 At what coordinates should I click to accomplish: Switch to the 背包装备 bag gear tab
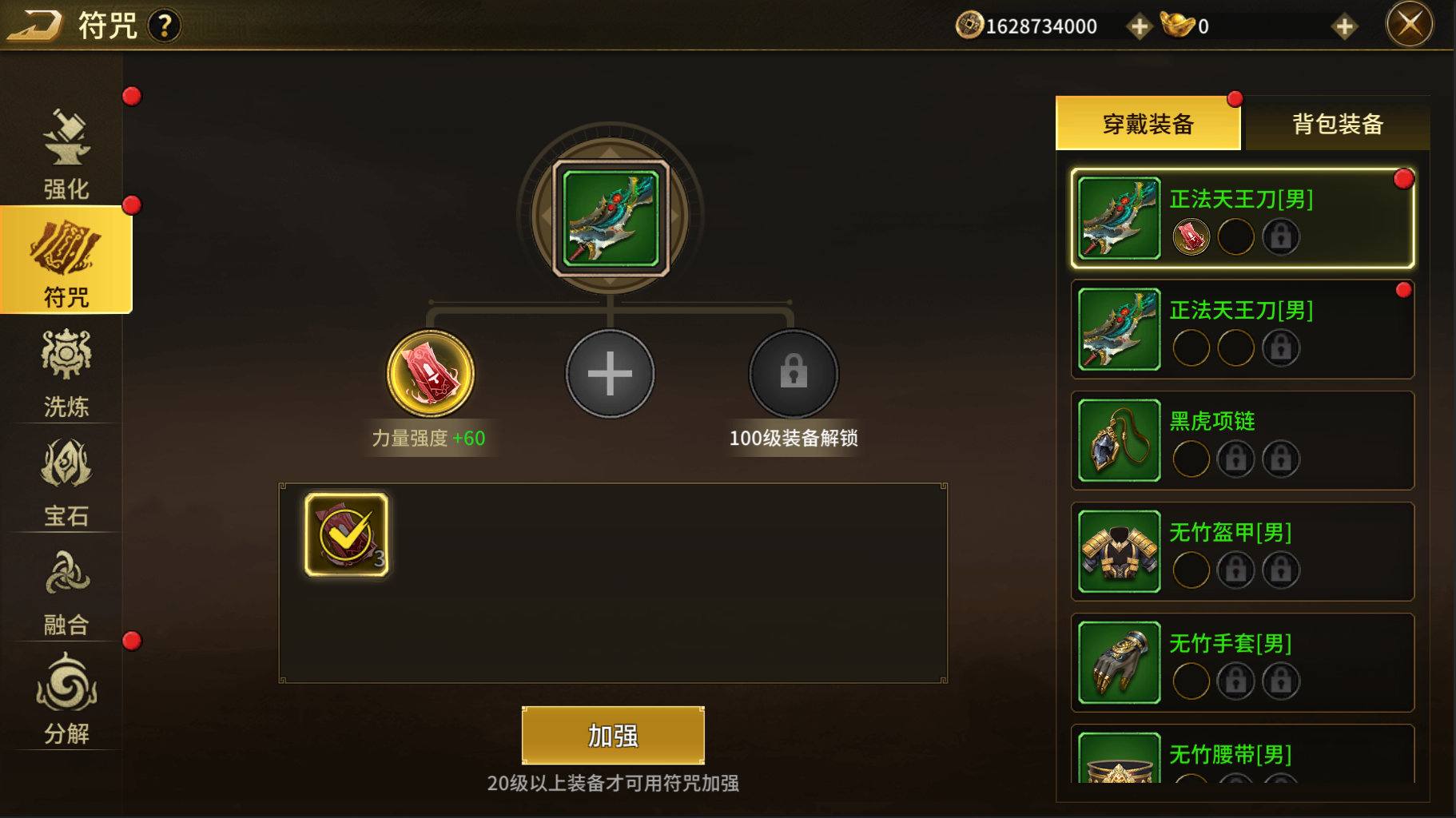(x=1337, y=124)
